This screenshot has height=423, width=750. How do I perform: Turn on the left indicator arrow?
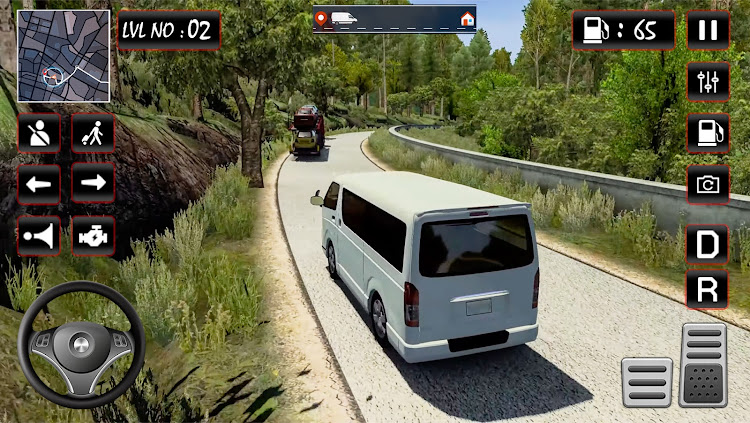click(39, 183)
